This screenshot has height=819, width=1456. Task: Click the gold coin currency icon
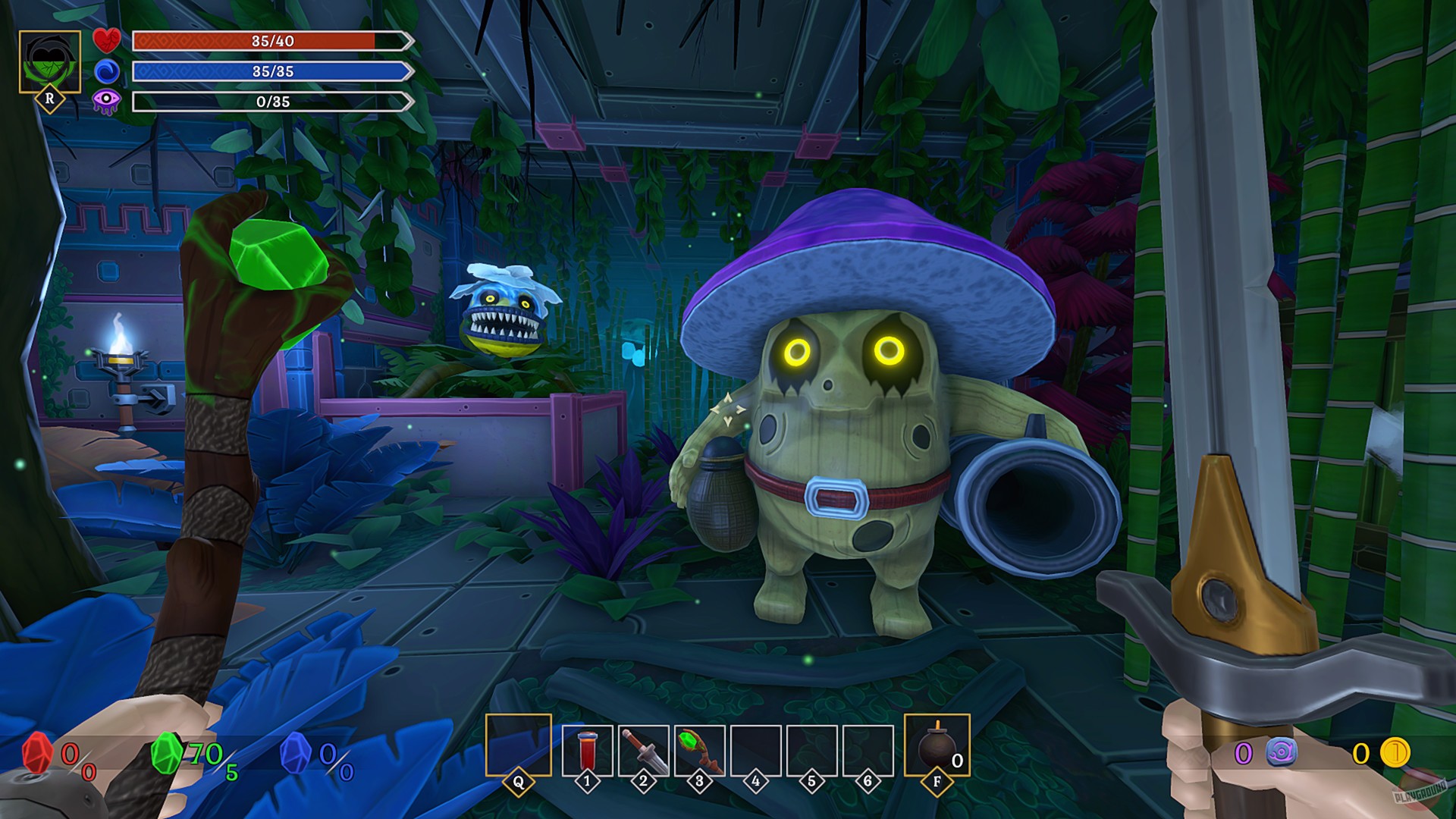tap(1394, 753)
